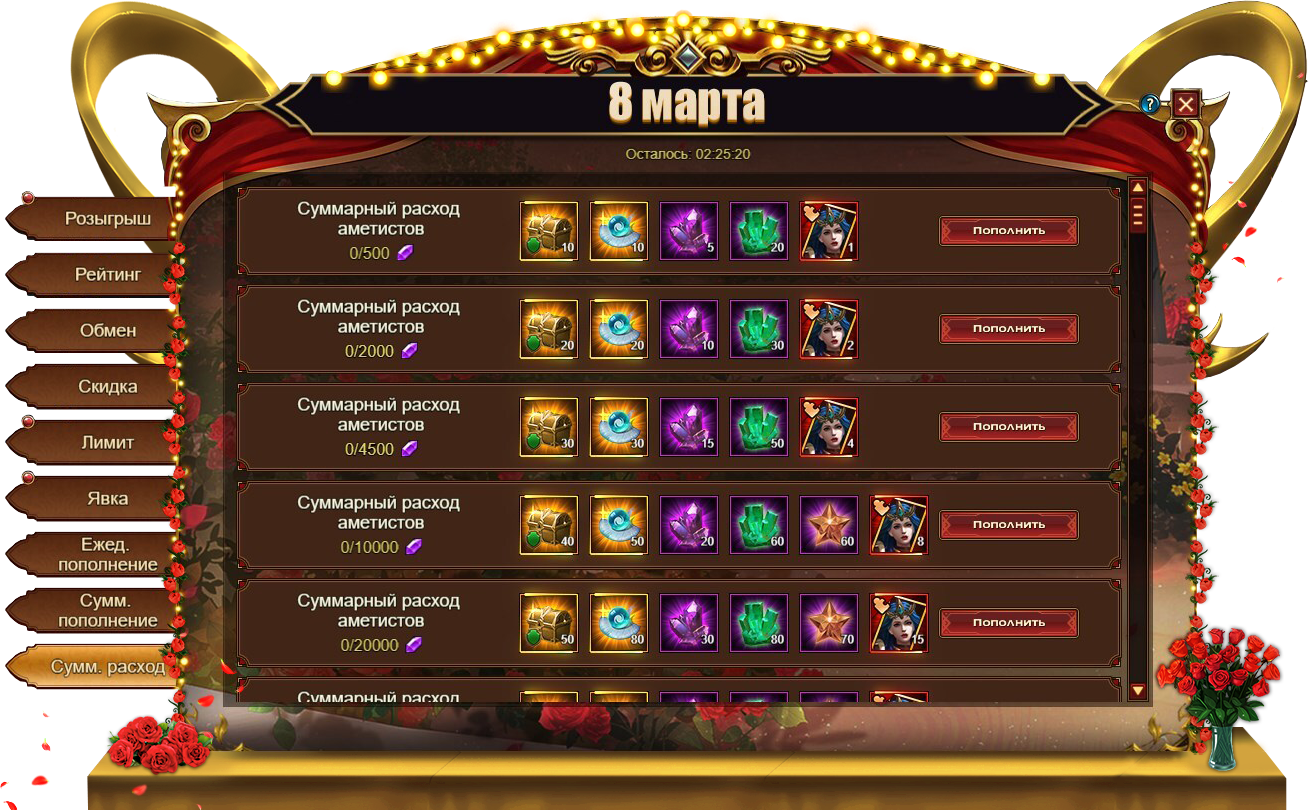This screenshot has width=1314, height=810.
Task: Click the scrollbar down arrow
Action: 1137,690
